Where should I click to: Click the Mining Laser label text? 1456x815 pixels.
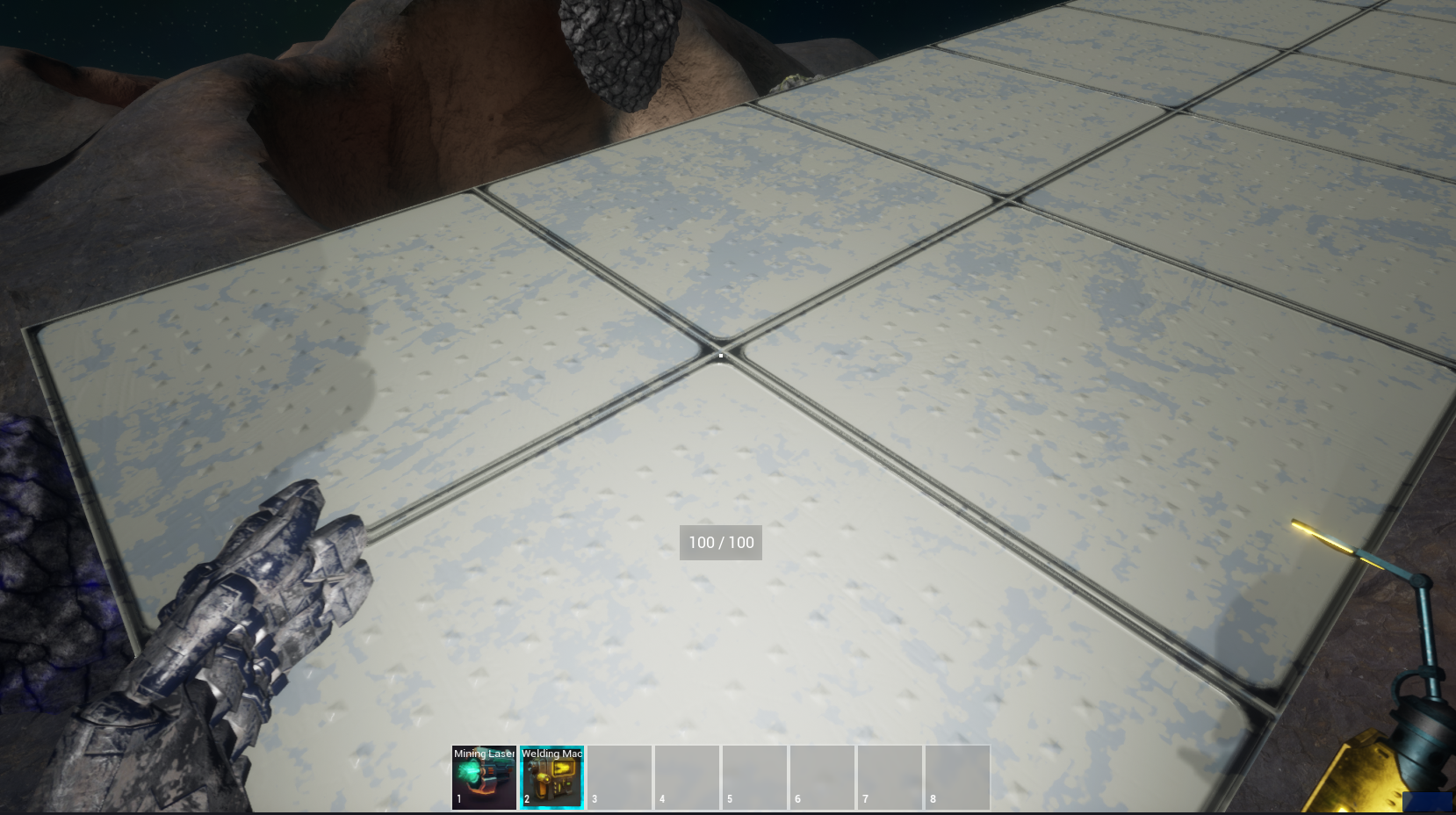click(x=483, y=754)
